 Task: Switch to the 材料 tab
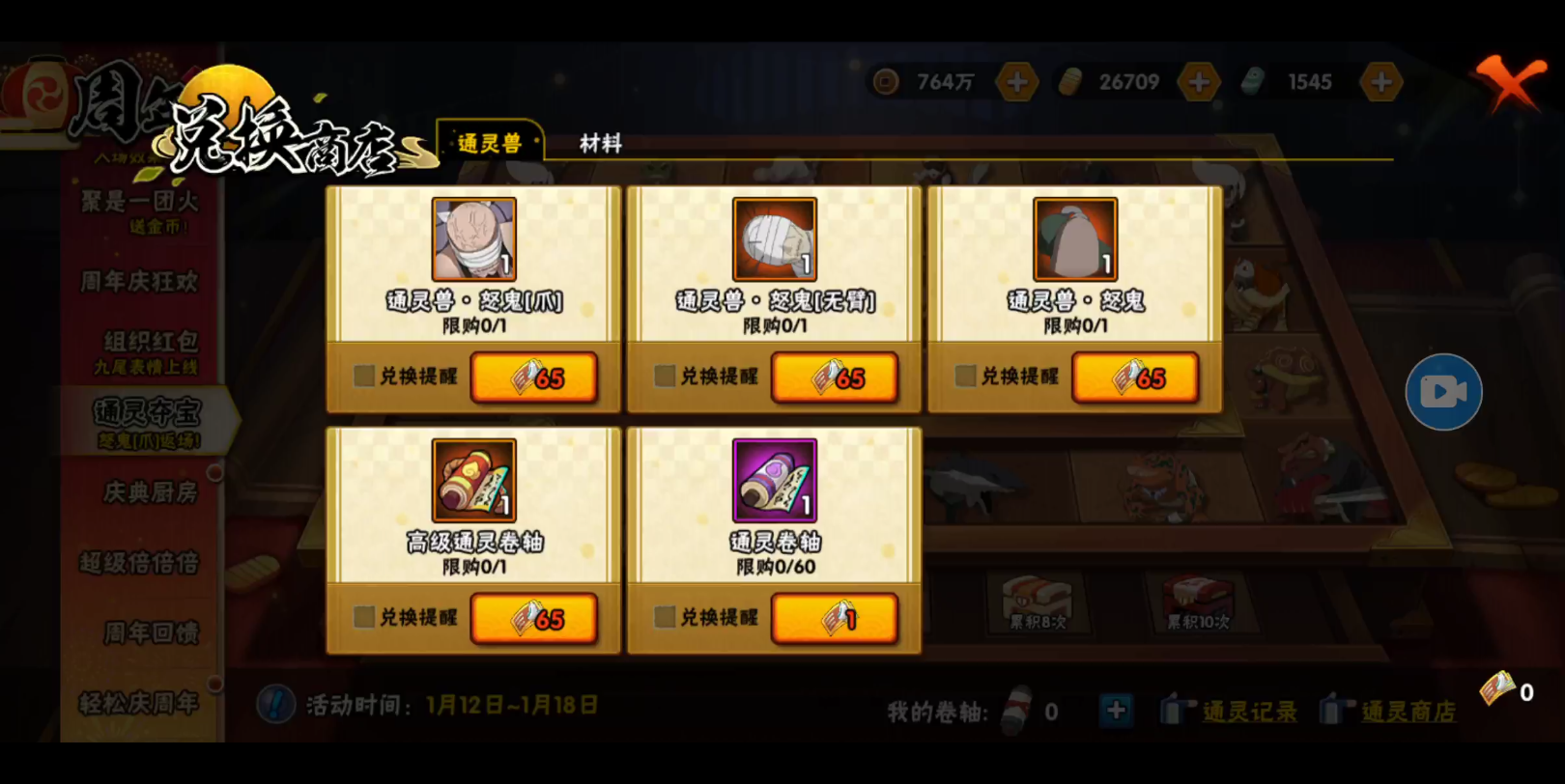coord(599,144)
